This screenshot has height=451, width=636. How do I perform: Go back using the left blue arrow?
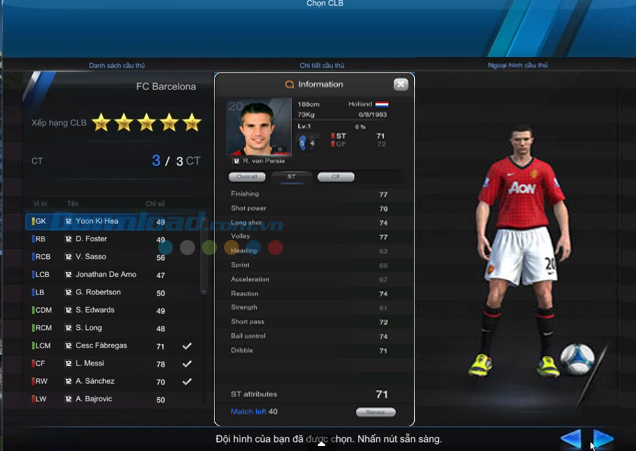pyautogui.click(x=570, y=438)
